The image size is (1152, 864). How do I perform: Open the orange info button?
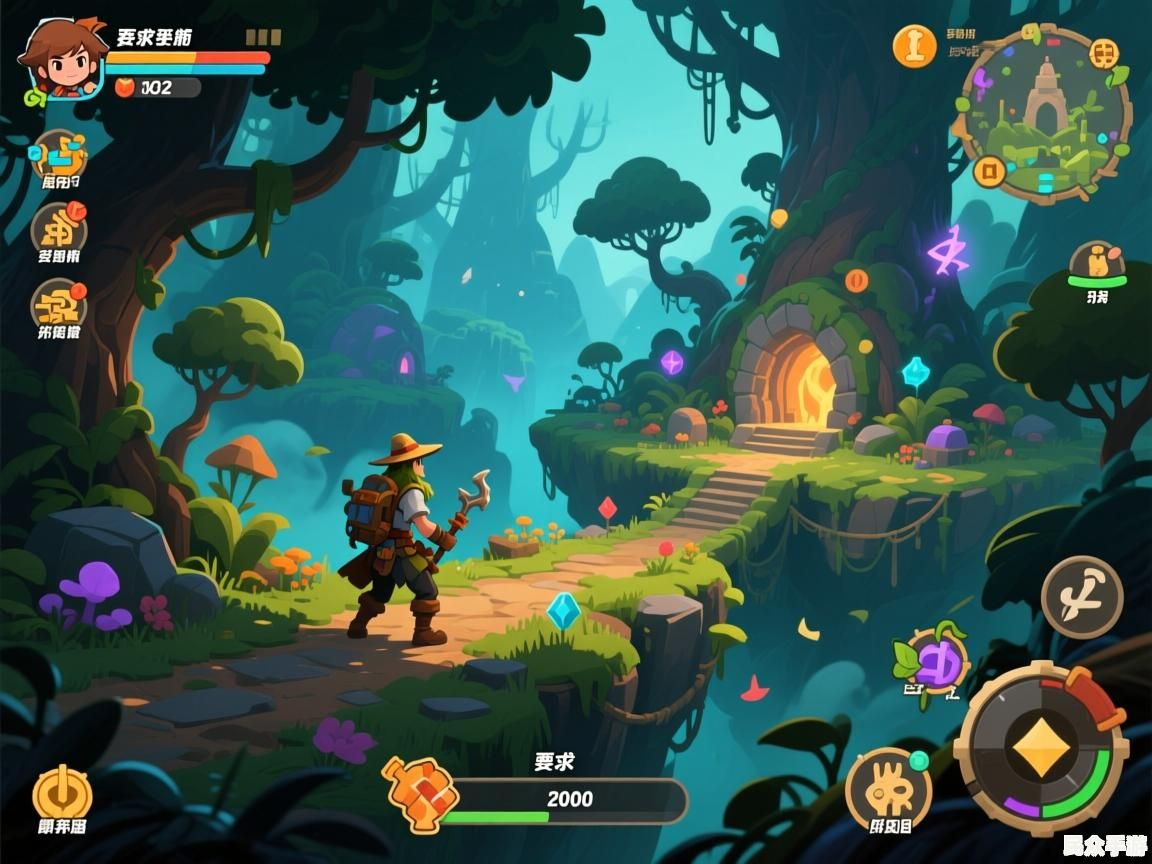coord(914,45)
